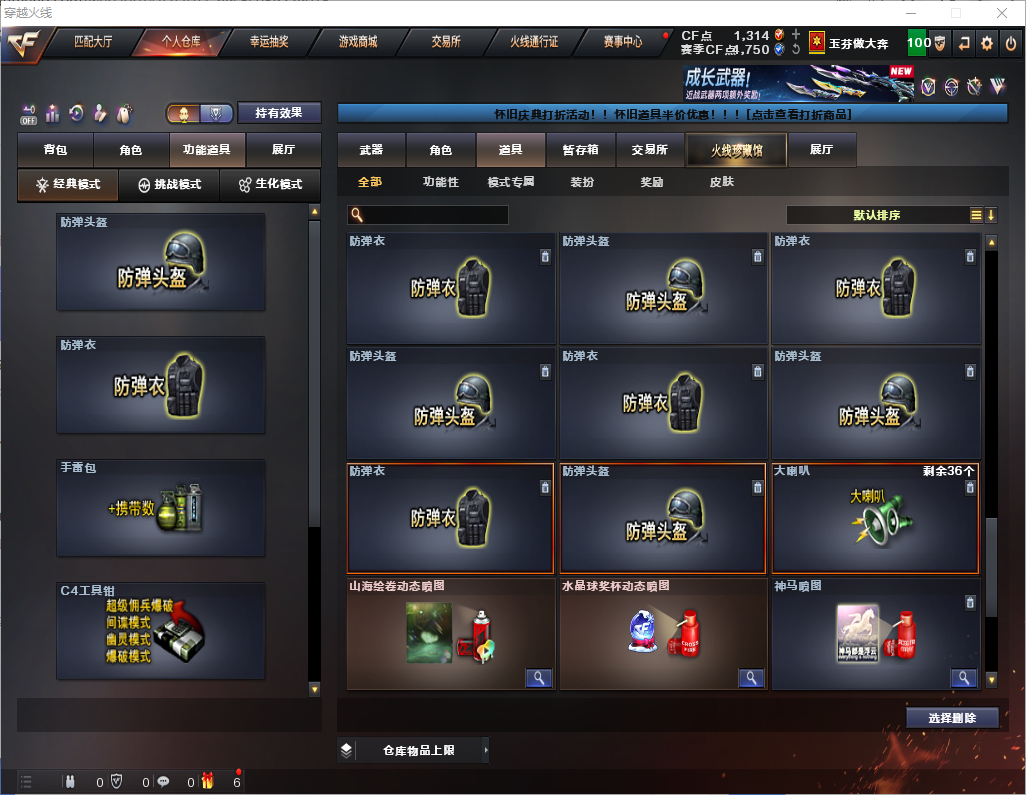Close the game window
Viewport: 1026px width, 795px height.
[x=1002, y=13]
